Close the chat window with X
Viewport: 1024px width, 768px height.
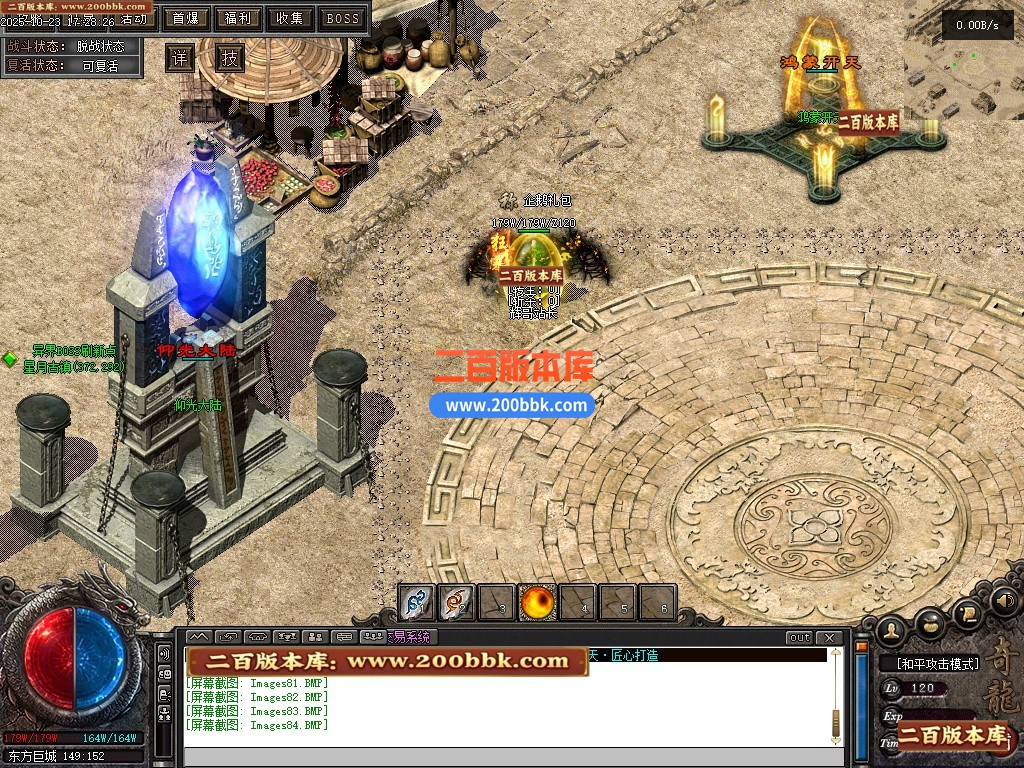pyautogui.click(x=828, y=638)
